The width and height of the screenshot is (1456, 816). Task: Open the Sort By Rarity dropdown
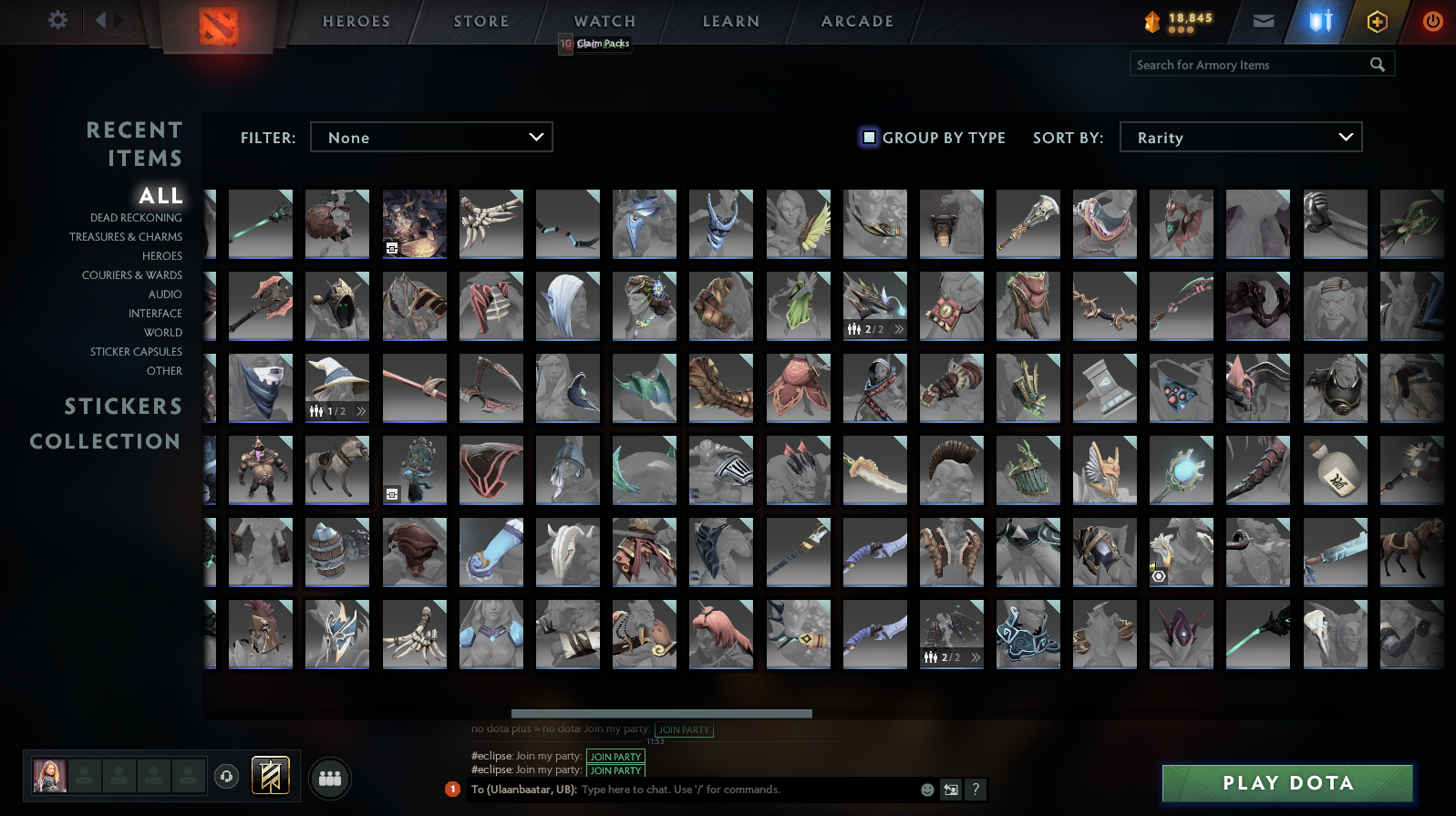(x=1240, y=137)
